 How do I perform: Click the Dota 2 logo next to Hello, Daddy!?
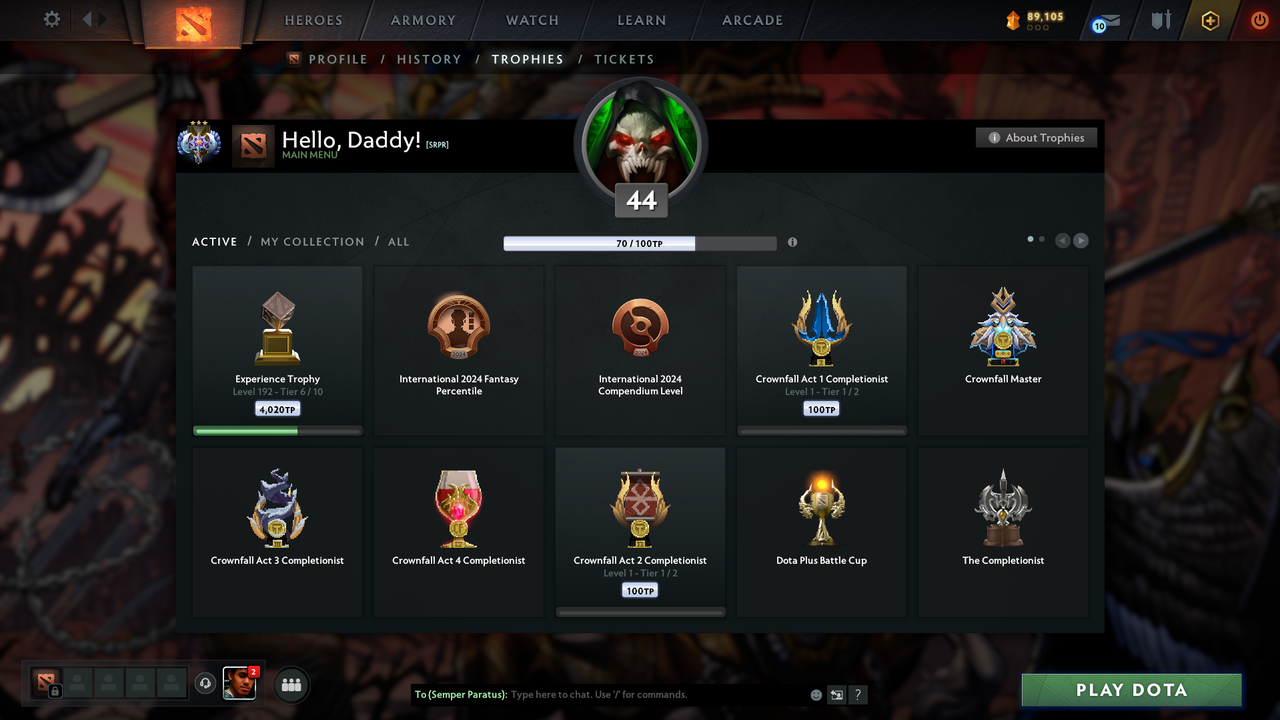[x=252, y=145]
